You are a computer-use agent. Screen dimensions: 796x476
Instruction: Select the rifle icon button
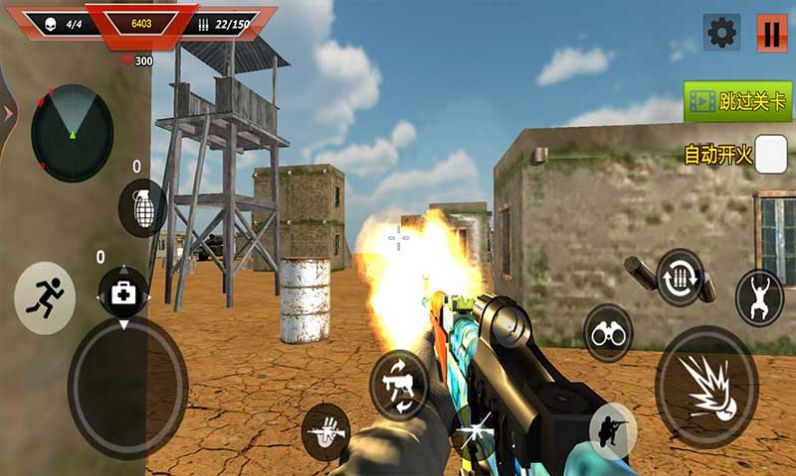click(326, 432)
